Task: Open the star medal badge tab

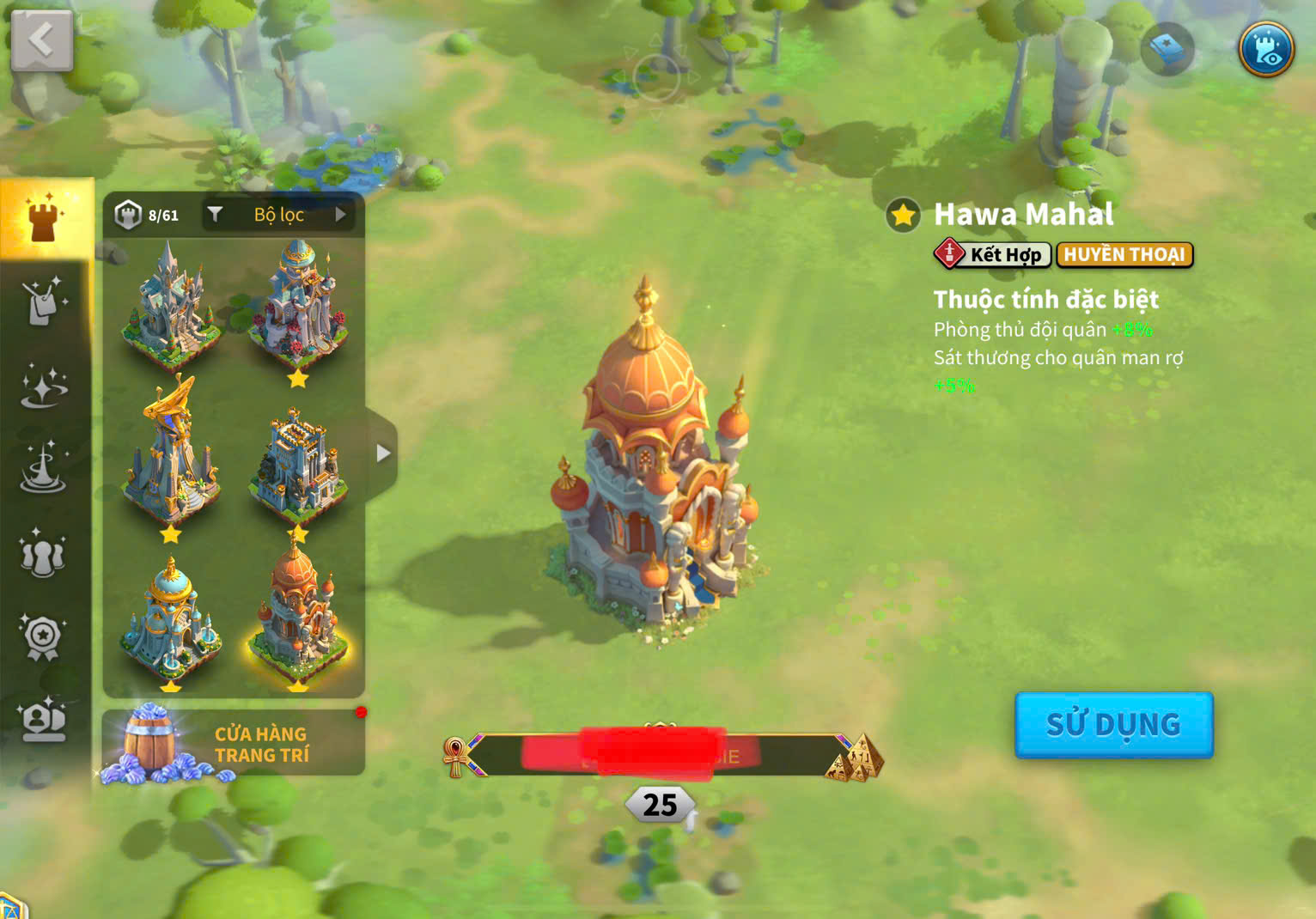Action: [43, 637]
